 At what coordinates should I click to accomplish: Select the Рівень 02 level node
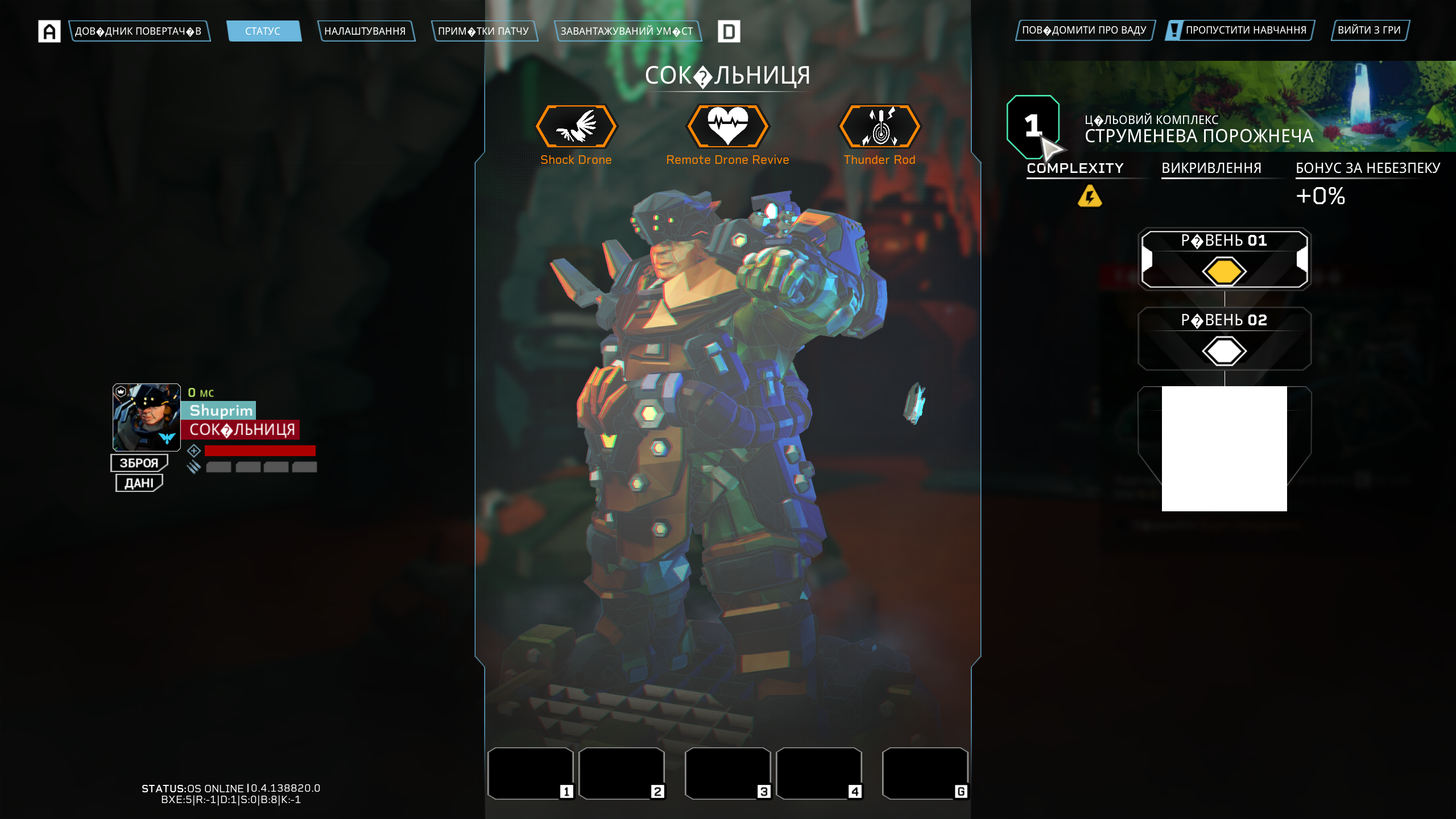(x=1224, y=339)
